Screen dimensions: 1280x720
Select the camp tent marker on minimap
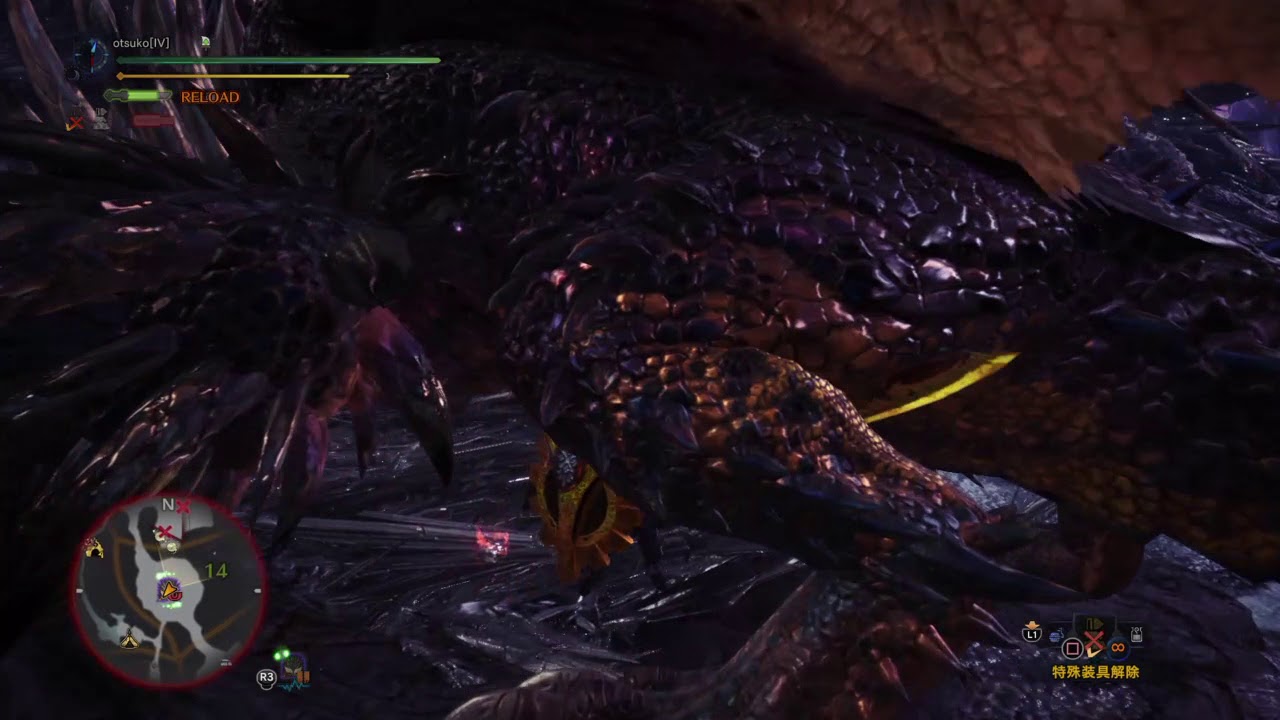(129, 641)
